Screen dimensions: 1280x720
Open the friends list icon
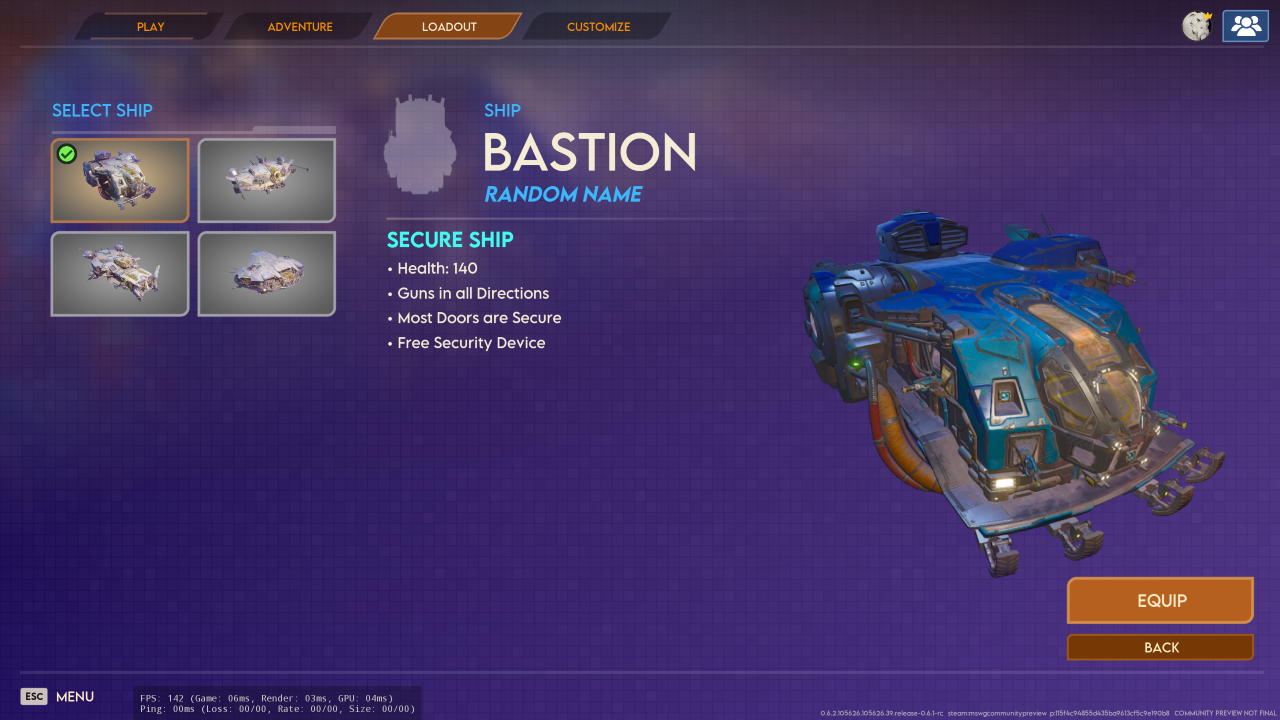pyautogui.click(x=1245, y=27)
